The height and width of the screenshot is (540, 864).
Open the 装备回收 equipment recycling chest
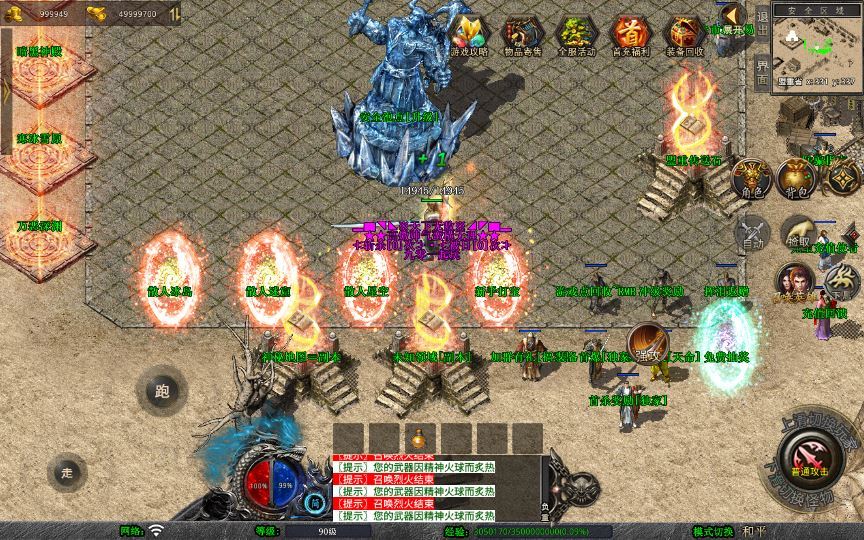[685, 34]
